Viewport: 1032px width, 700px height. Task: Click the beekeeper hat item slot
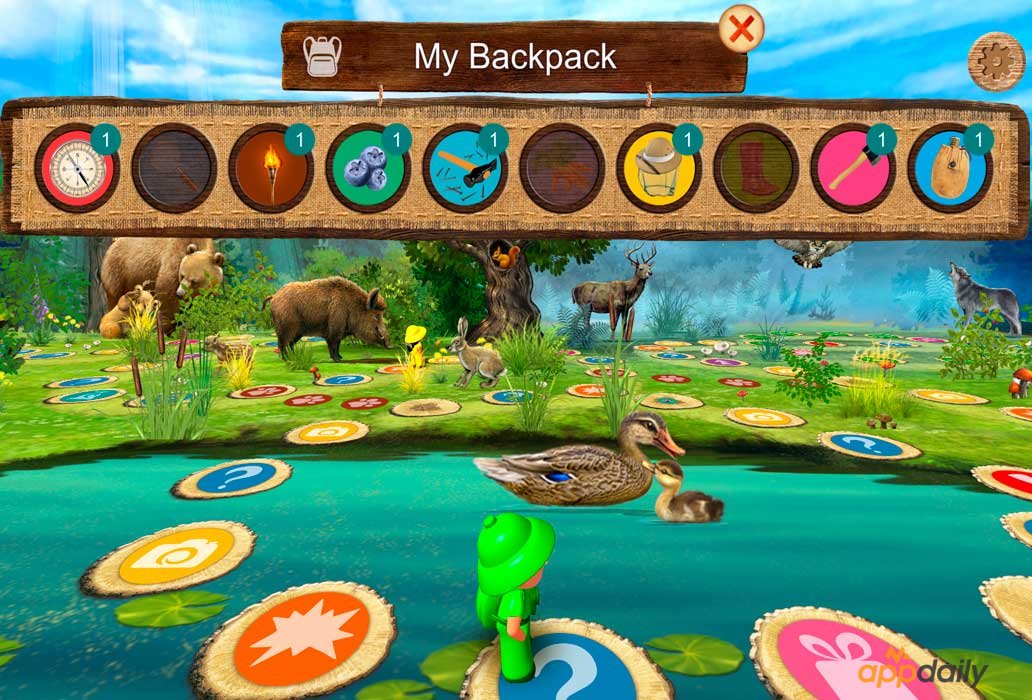659,167
